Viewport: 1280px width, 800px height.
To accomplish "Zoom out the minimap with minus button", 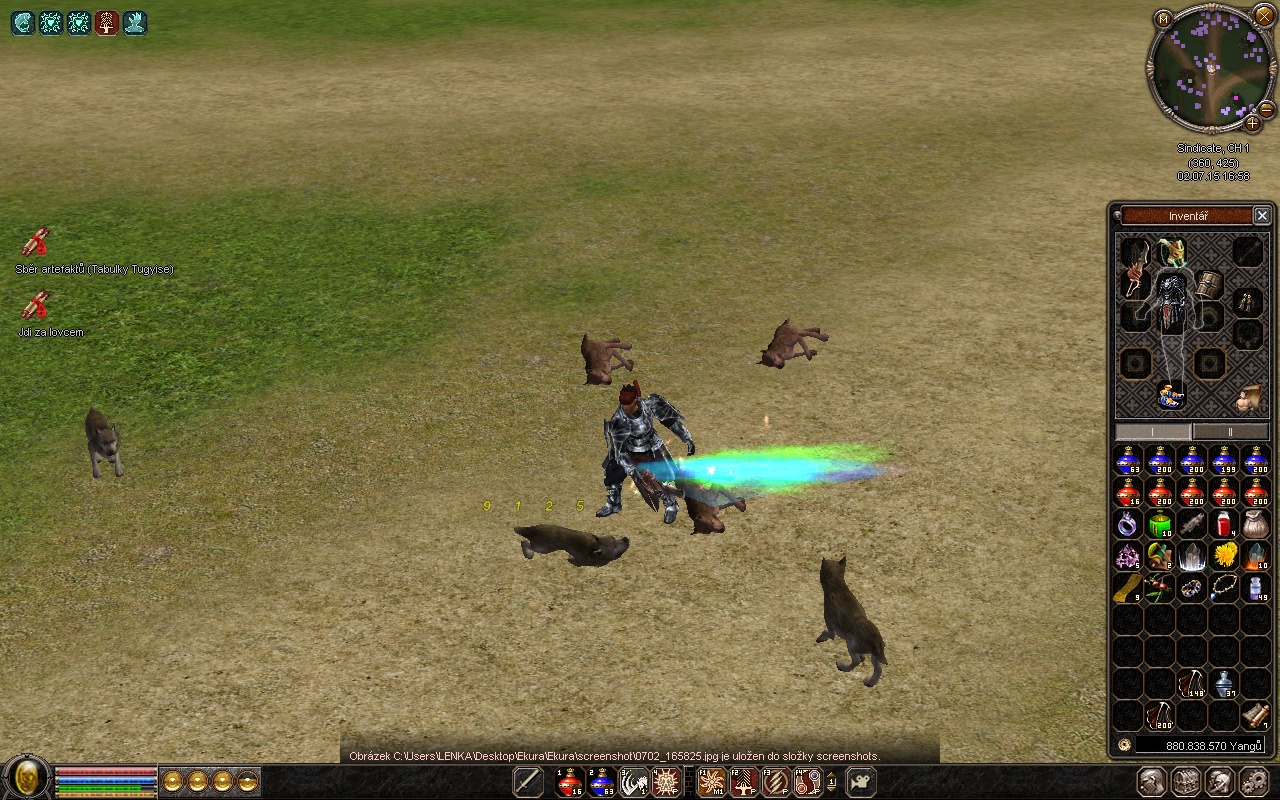I will click(x=1266, y=108).
